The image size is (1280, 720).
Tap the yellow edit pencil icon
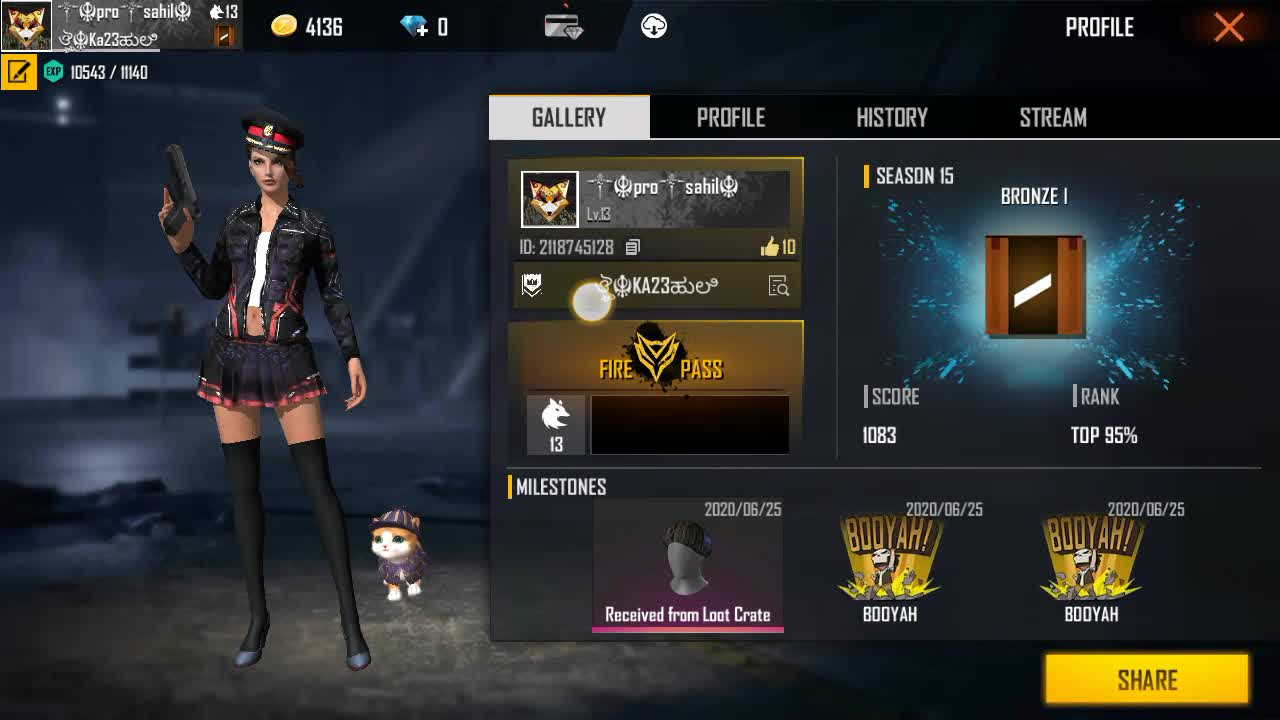click(18, 72)
